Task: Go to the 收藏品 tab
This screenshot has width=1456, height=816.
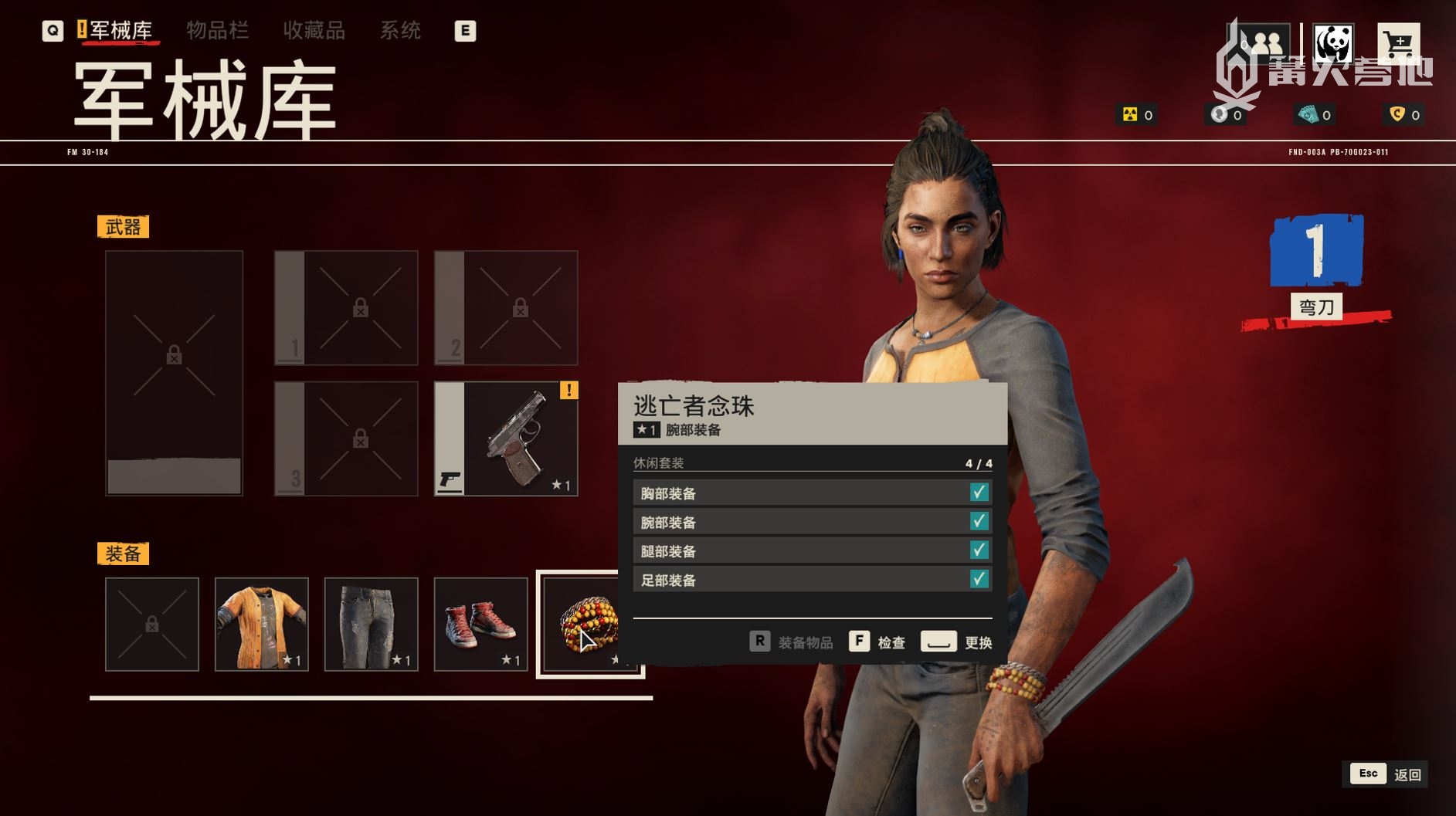Action: (314, 31)
